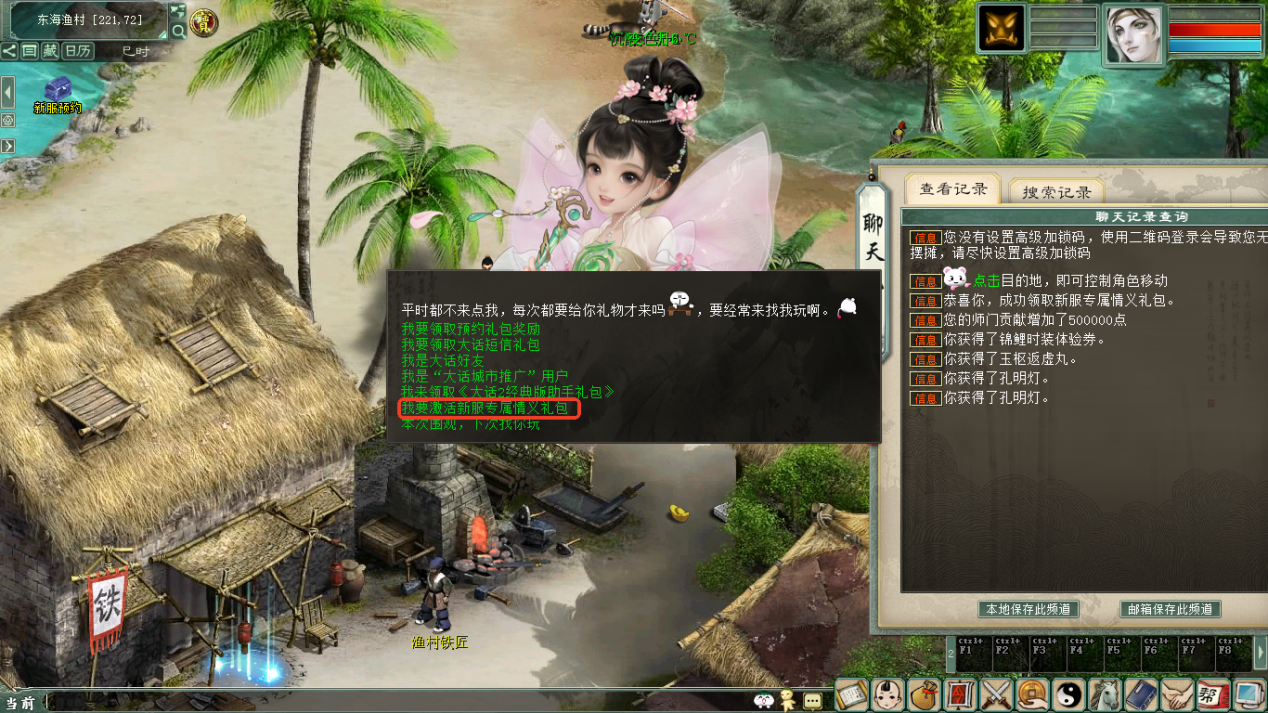Click the white horse mount icon
1268x713 pixels.
1105,694
